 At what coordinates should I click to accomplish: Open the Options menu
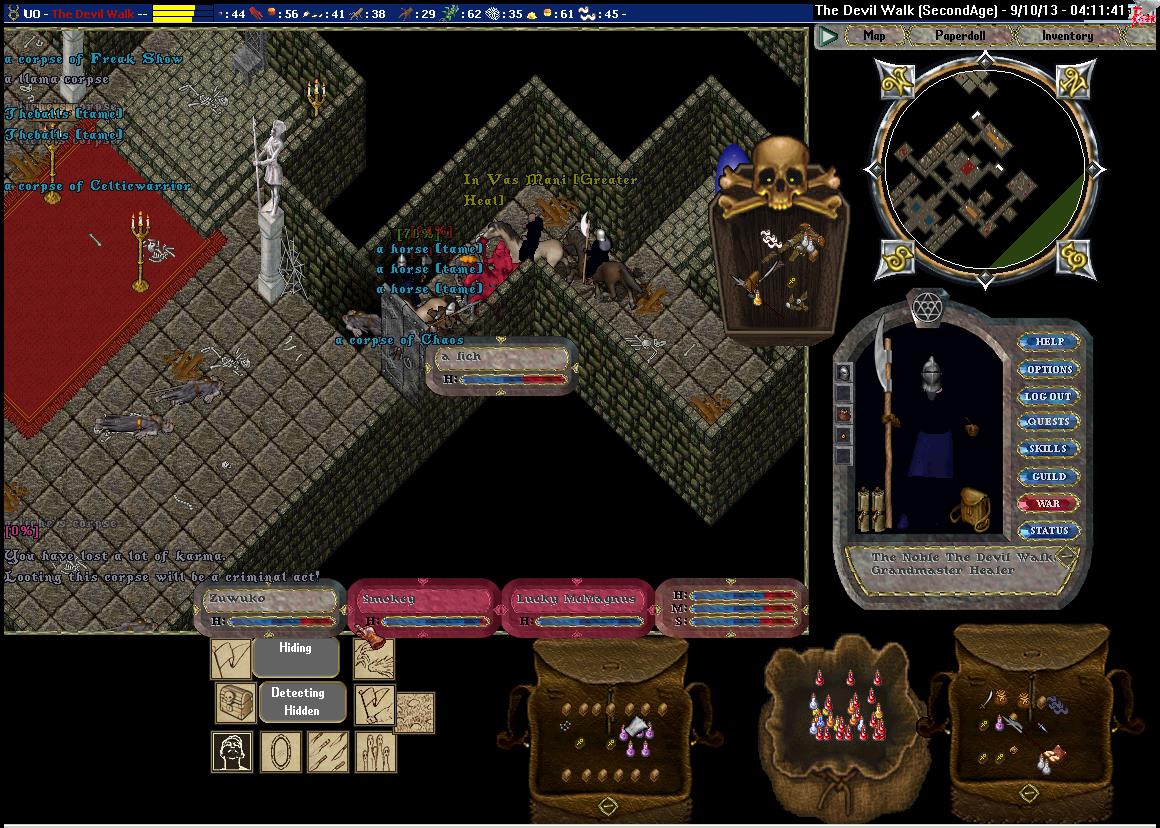[x=1049, y=369]
